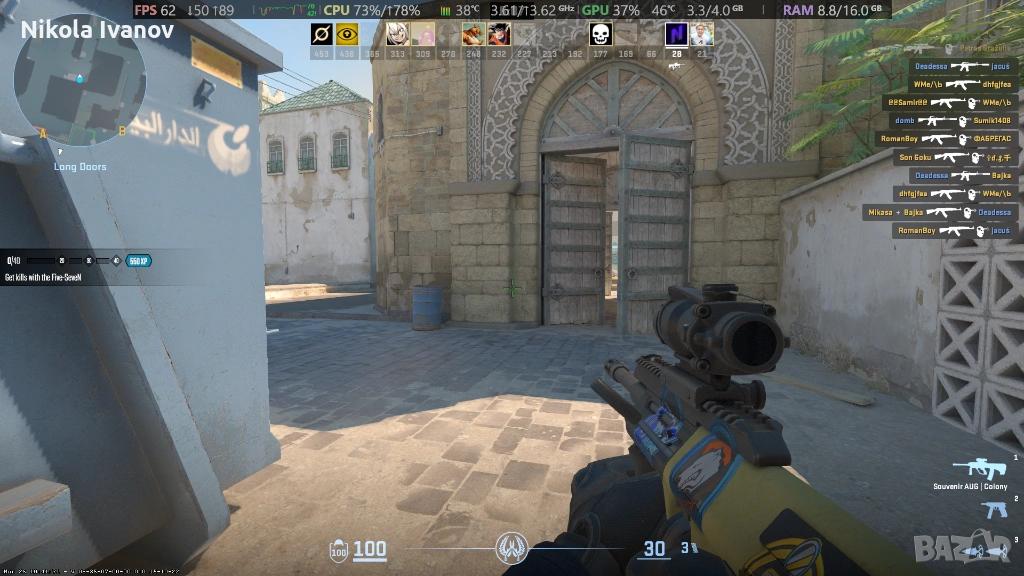
Task: Select the knife in weapon slot 3
Action: [x=989, y=551]
